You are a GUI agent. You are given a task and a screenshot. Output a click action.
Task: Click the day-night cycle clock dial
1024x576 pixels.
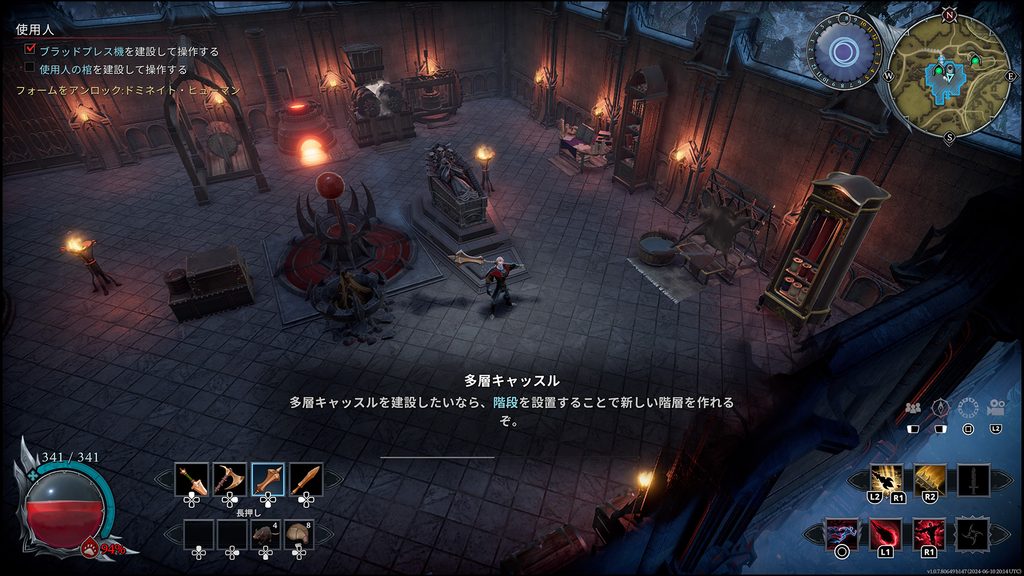[844, 50]
